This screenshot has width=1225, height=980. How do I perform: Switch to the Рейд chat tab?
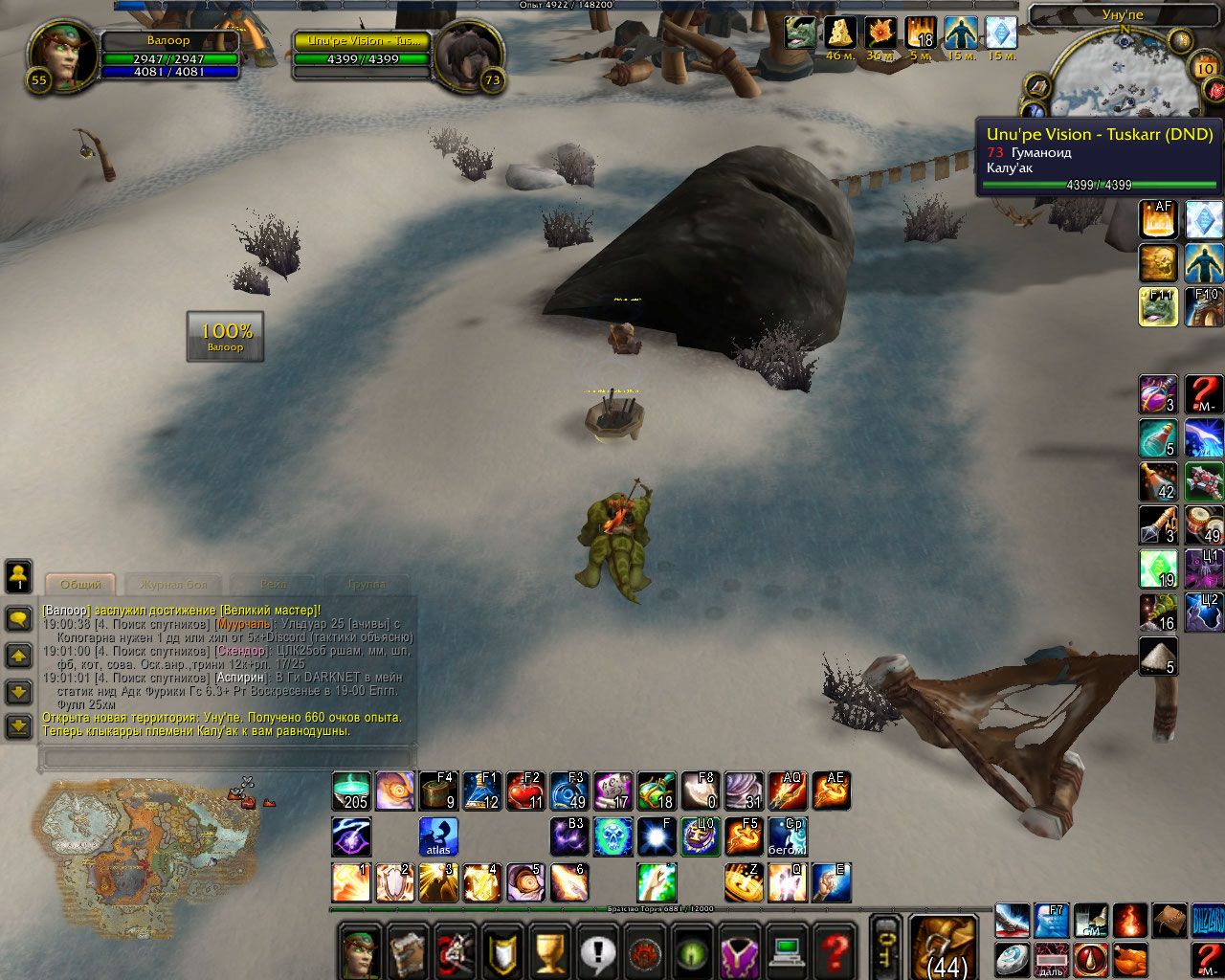pos(274,584)
